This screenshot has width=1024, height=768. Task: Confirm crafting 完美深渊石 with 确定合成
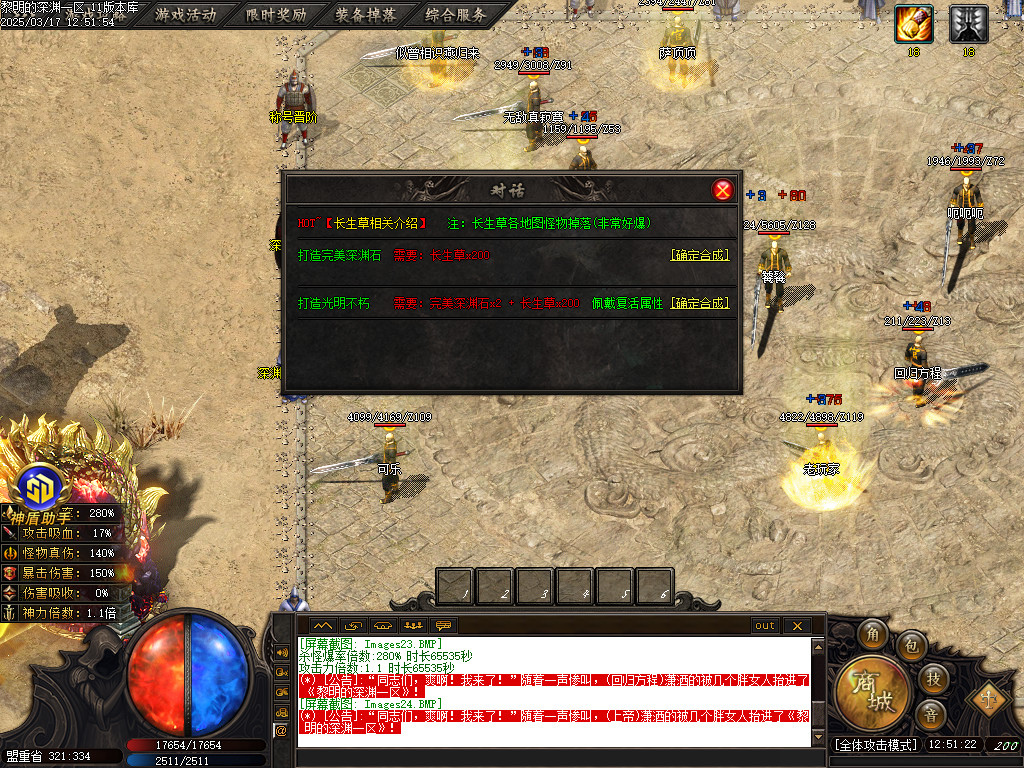click(700, 255)
